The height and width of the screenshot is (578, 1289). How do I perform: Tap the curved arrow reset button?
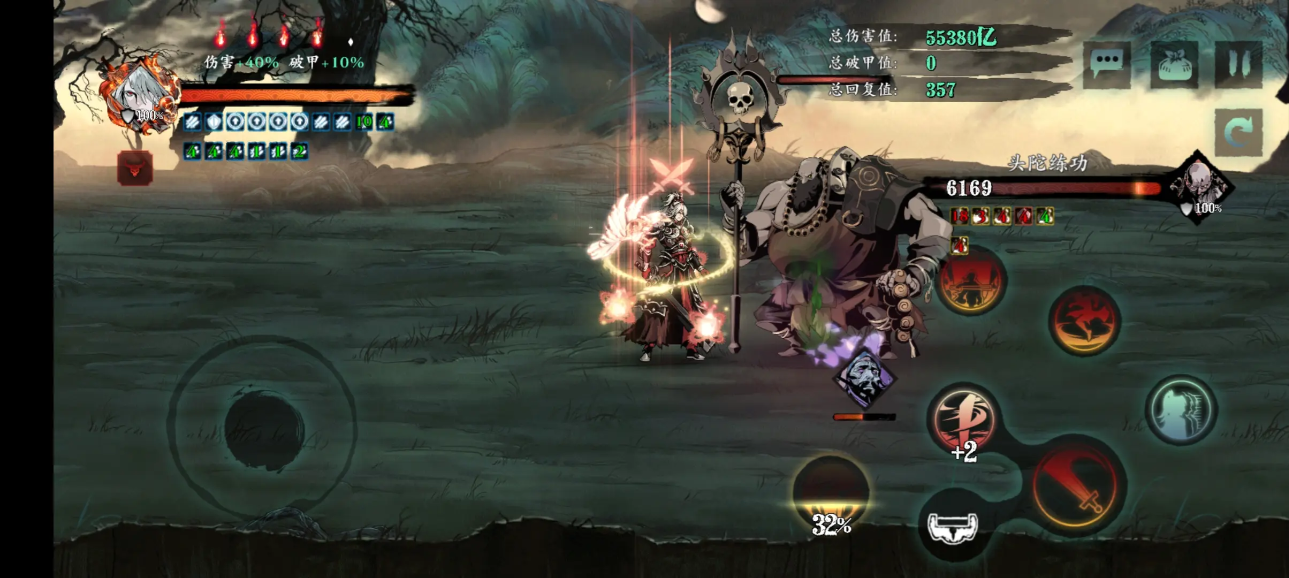[1239, 133]
